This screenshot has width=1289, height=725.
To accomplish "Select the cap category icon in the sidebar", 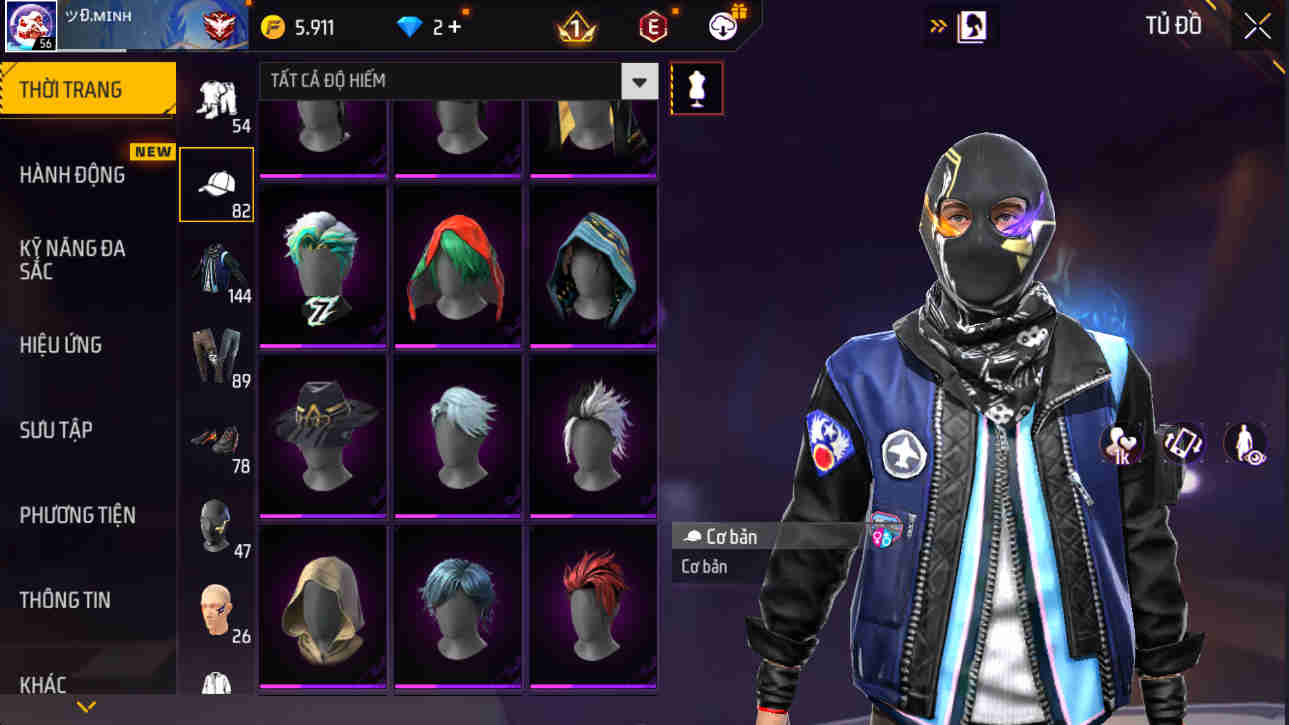I will pyautogui.click(x=216, y=183).
